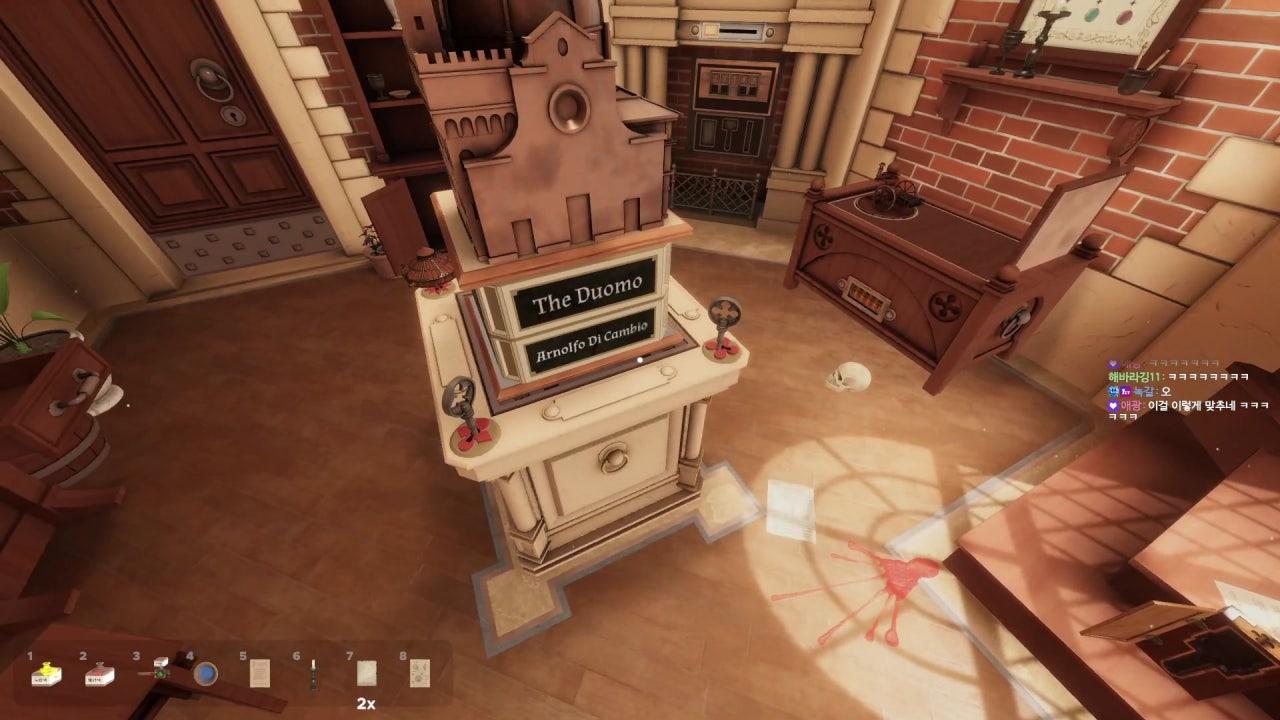Select the blank paper stack marked 2x
This screenshot has width=1280, height=720.
[367, 673]
